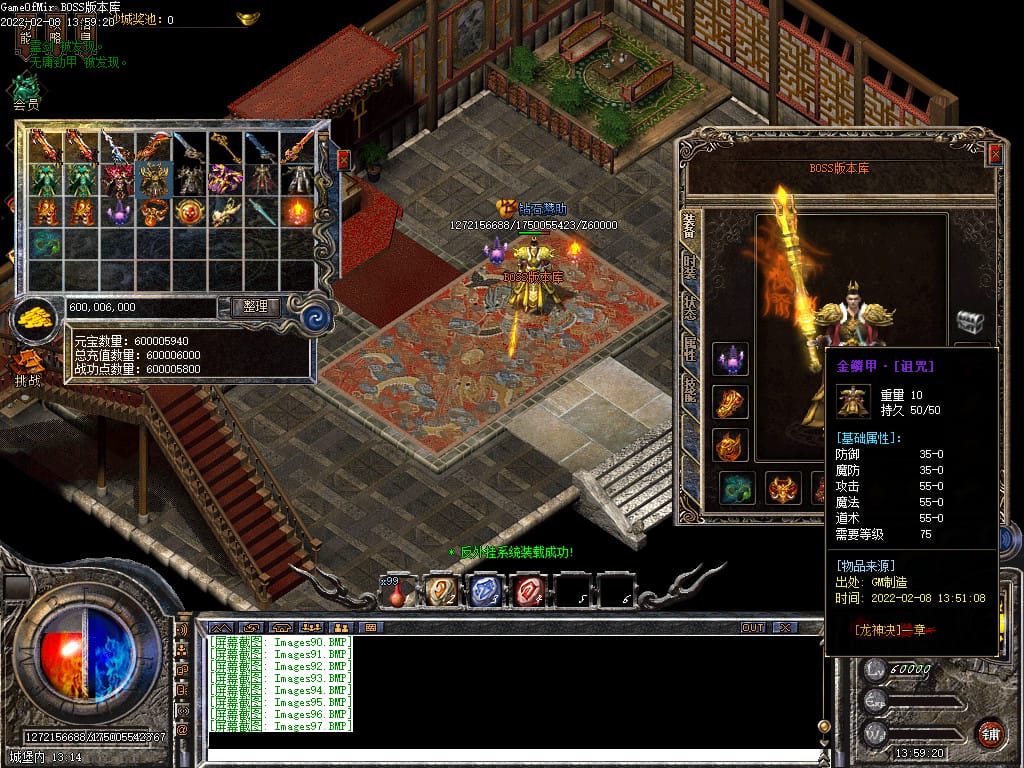Select the flaming orb item in the bag
1024x768 pixels.
tap(297, 212)
